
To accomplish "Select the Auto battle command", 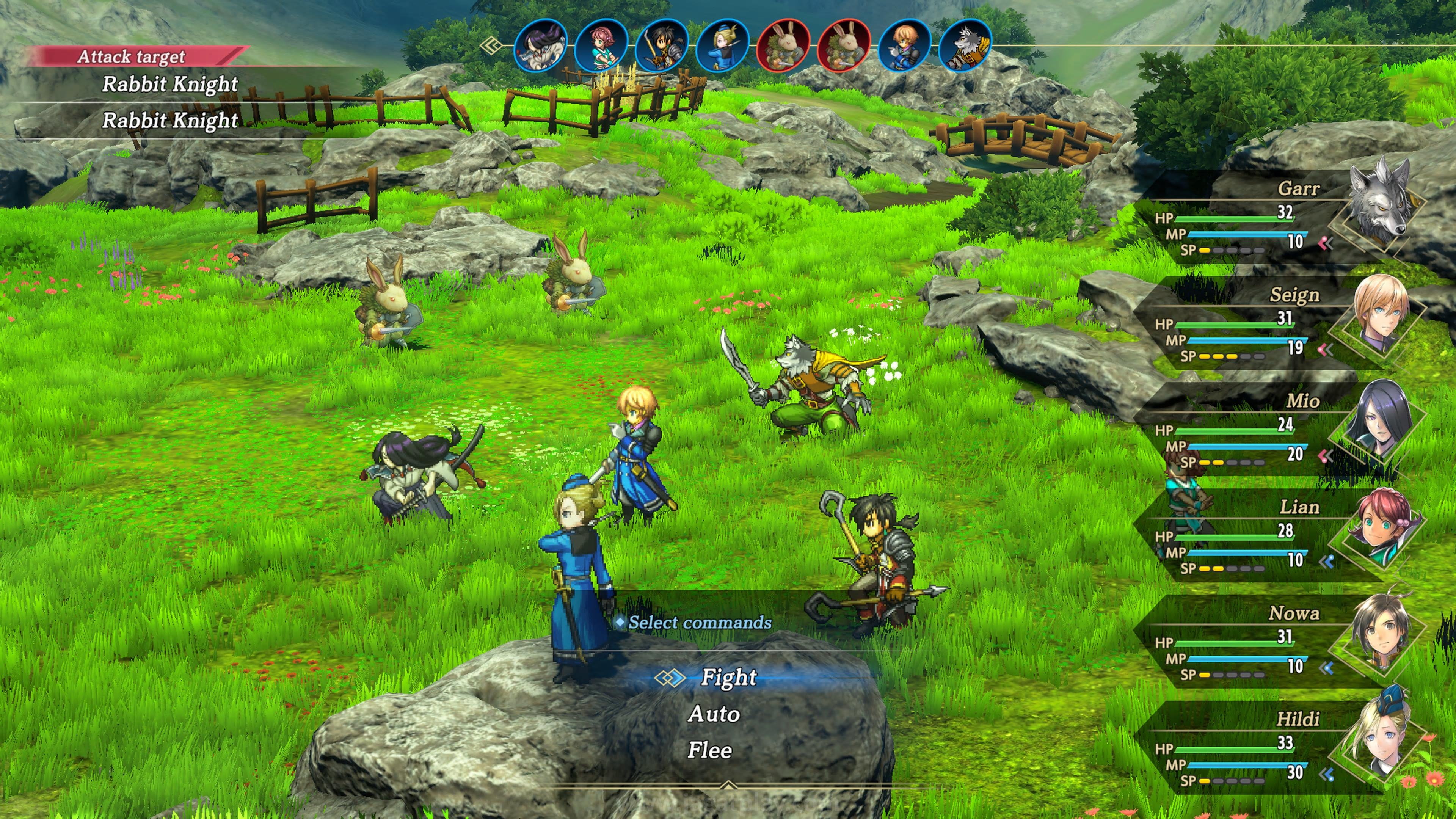I will (714, 714).
